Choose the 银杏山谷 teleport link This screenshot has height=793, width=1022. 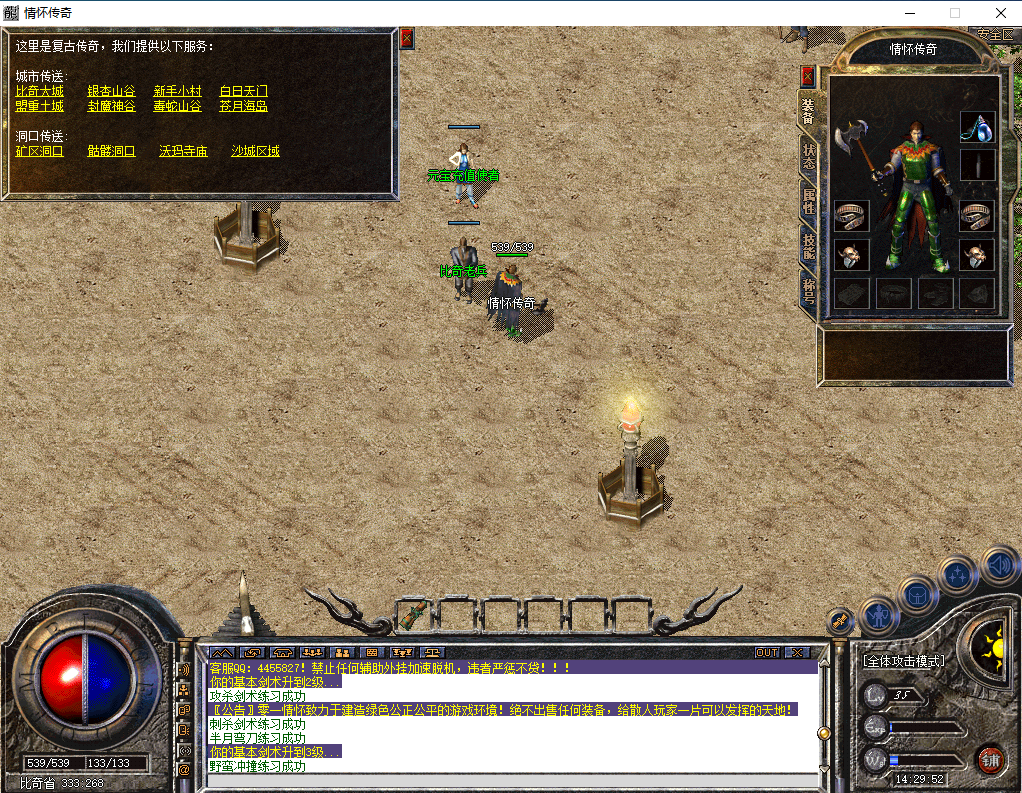[x=111, y=91]
